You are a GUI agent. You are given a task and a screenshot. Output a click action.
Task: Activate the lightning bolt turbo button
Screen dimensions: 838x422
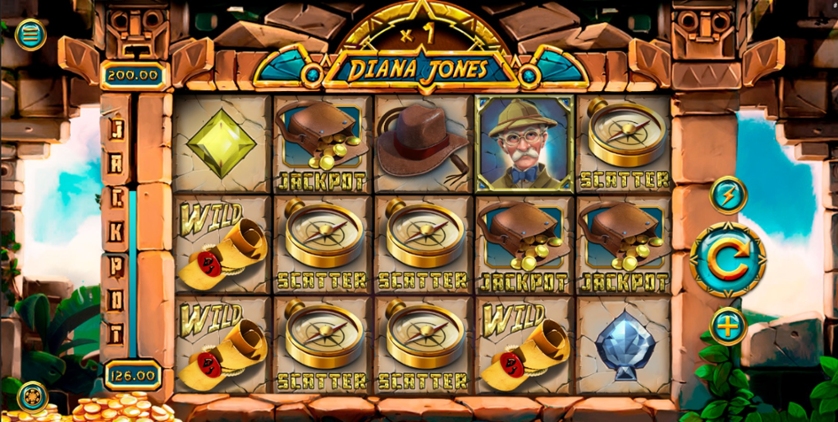[728, 194]
